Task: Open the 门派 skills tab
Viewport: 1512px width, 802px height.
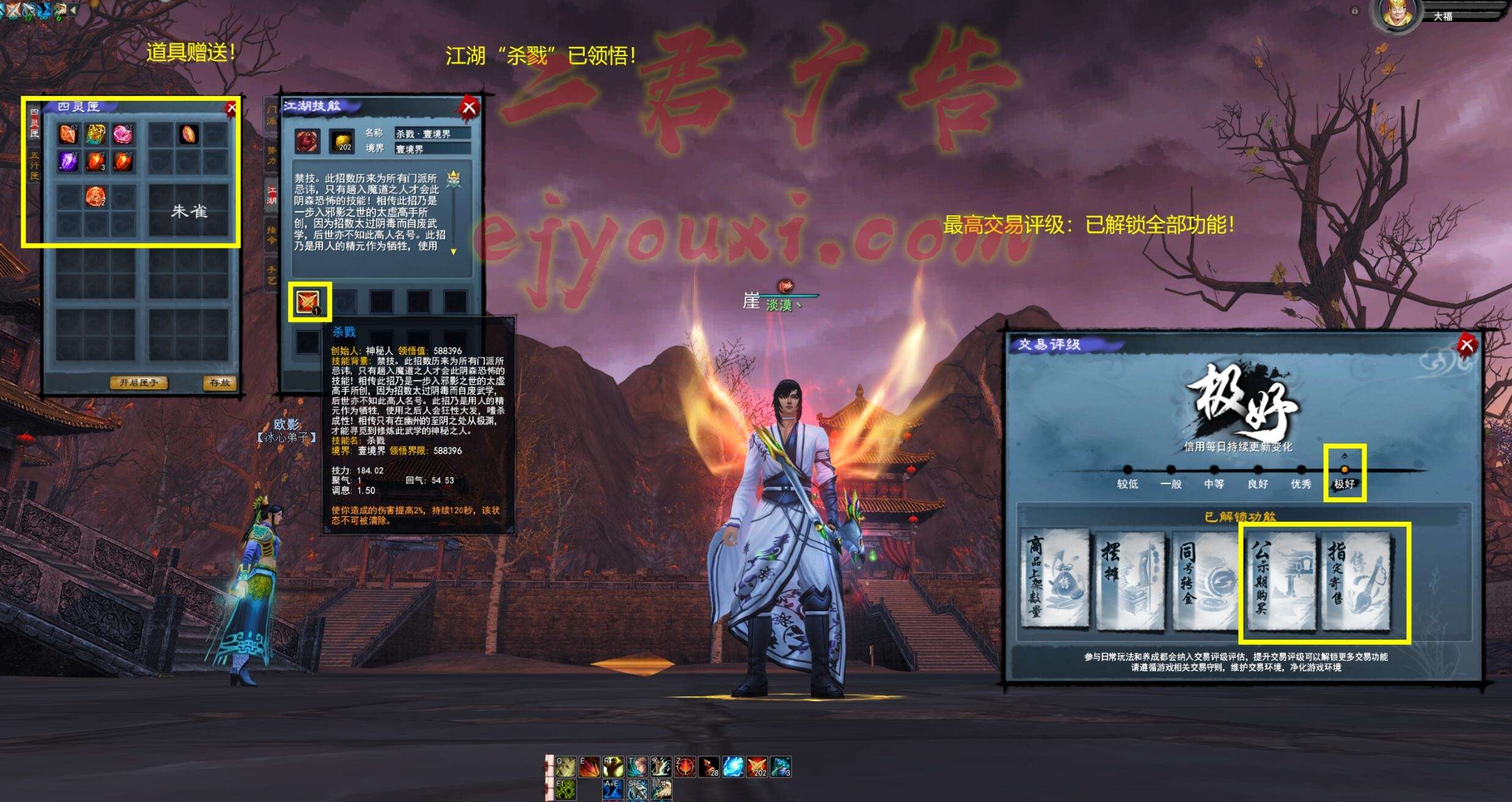Action: (271, 115)
